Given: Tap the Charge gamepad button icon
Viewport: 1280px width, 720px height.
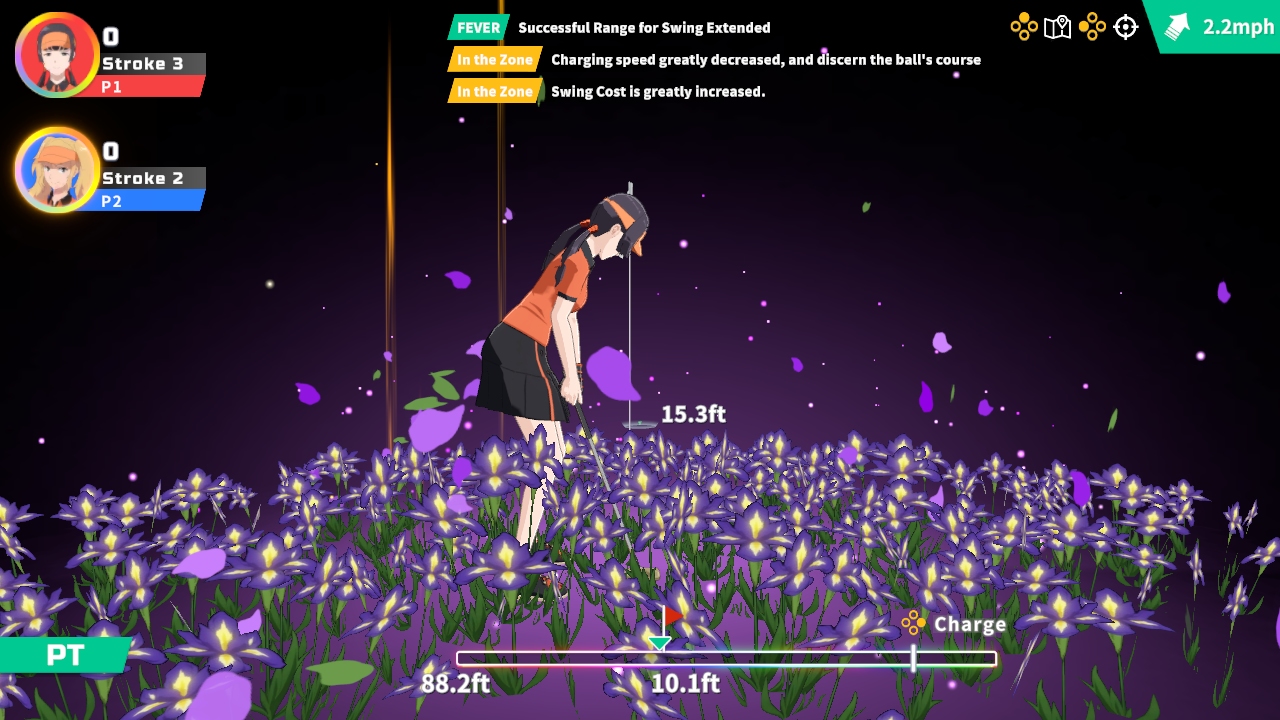Looking at the screenshot, I should click(913, 623).
